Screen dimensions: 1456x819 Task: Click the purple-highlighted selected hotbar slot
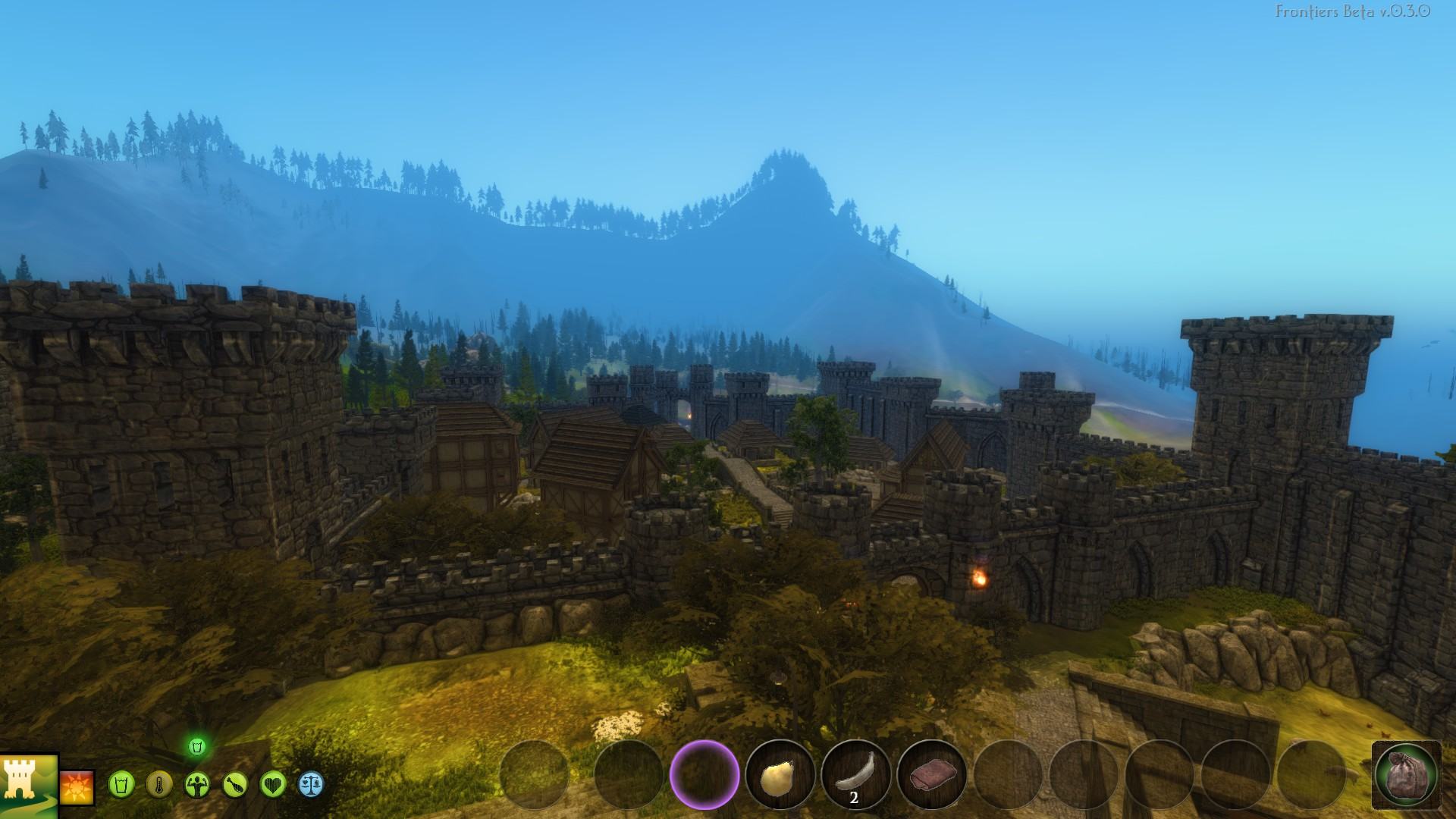pyautogui.click(x=704, y=776)
